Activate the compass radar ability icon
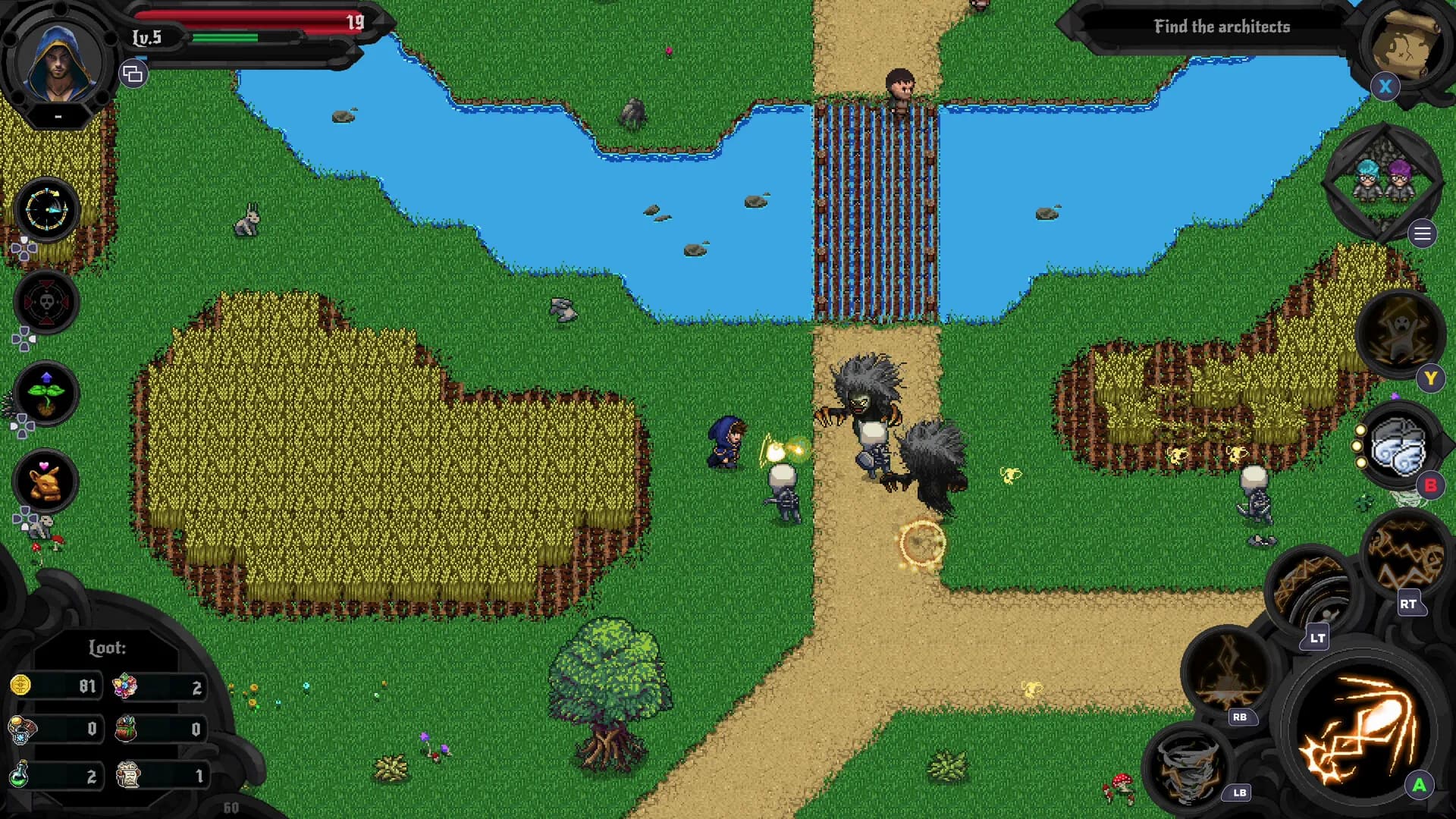 46,210
